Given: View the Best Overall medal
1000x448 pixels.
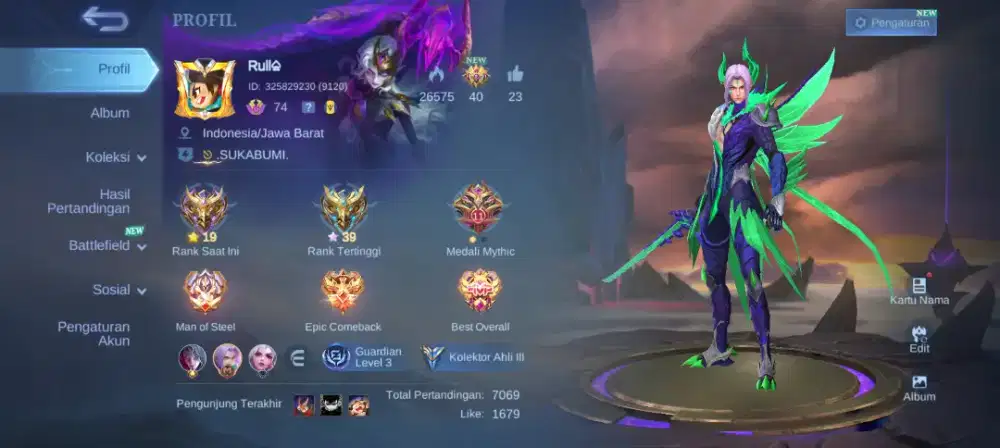Looking at the screenshot, I should coord(479,292).
